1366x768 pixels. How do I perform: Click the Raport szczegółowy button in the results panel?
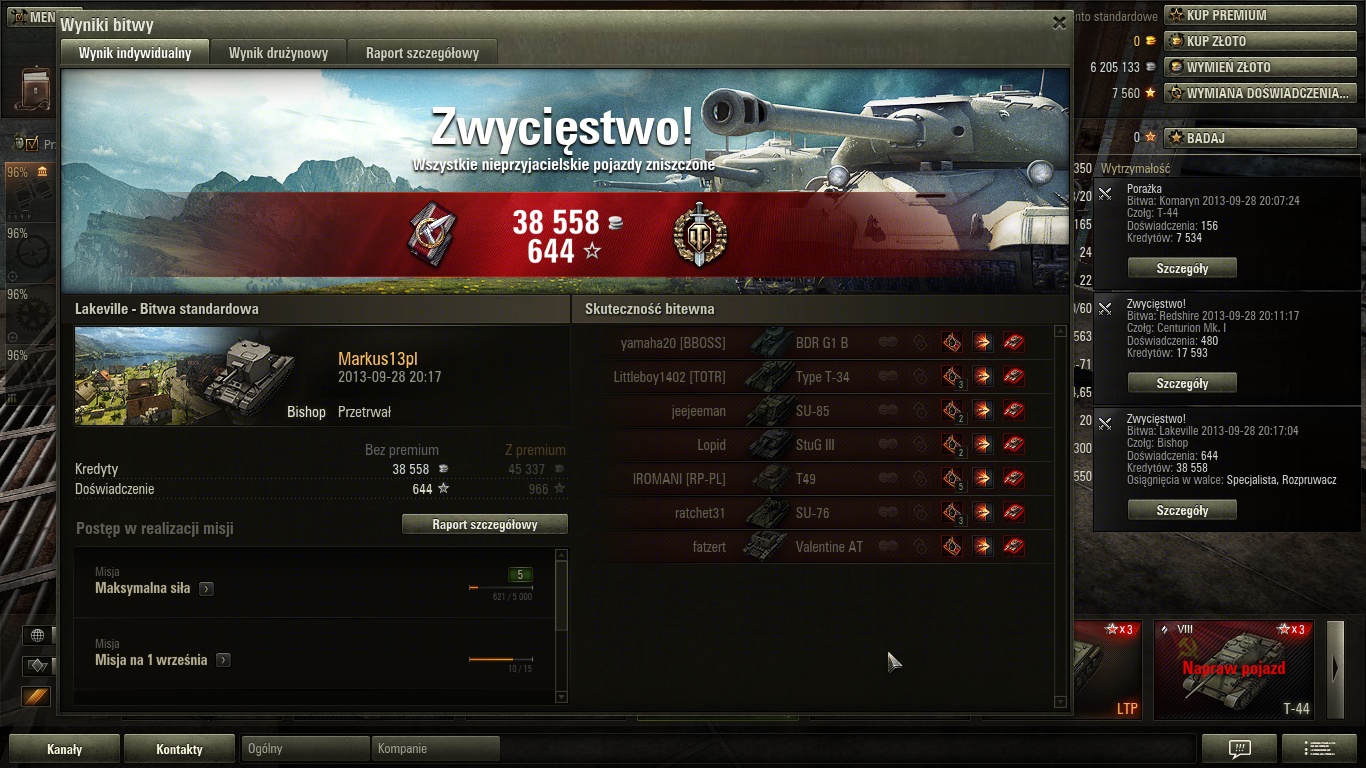coord(484,524)
